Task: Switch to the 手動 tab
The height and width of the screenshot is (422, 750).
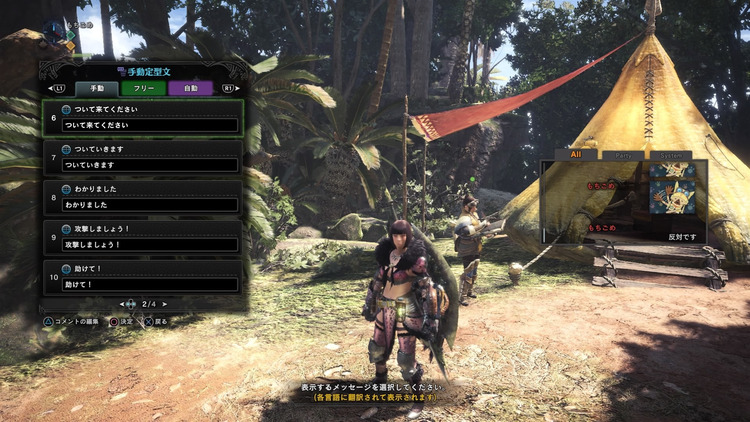Action: pyautogui.click(x=97, y=88)
